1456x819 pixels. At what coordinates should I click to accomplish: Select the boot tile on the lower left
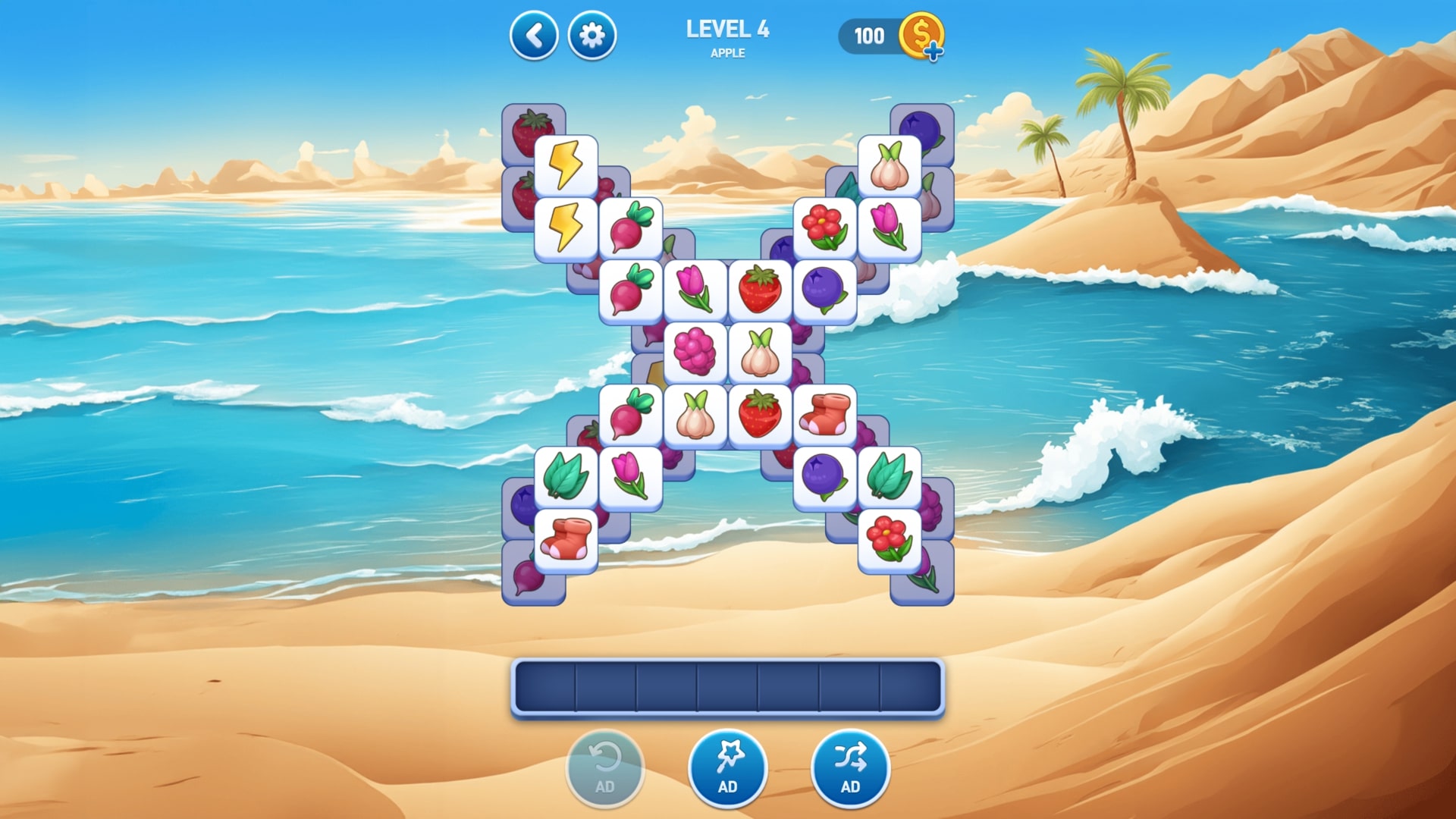(x=566, y=538)
